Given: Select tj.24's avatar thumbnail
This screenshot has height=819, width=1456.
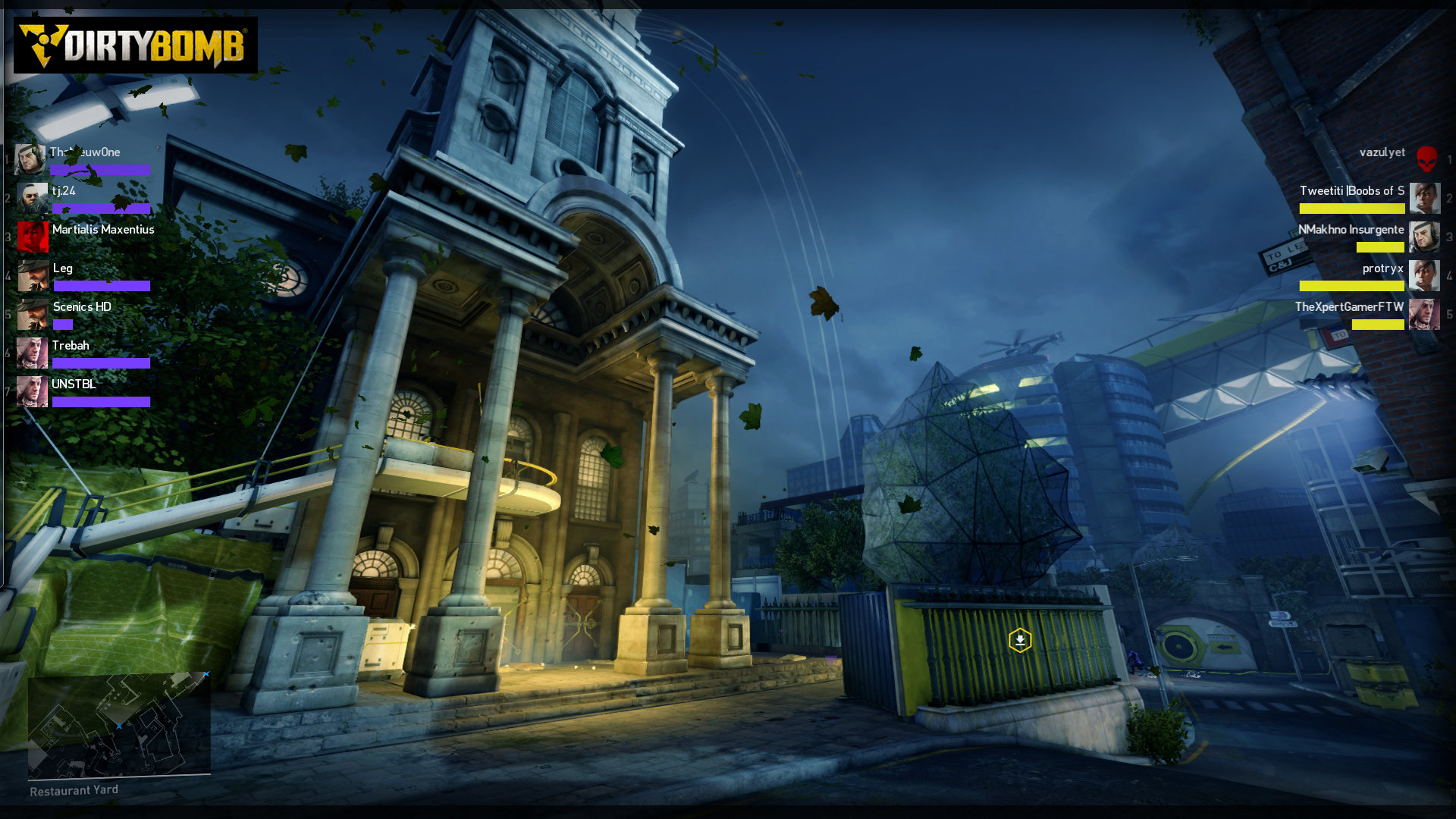Looking at the screenshot, I should 30,198.
